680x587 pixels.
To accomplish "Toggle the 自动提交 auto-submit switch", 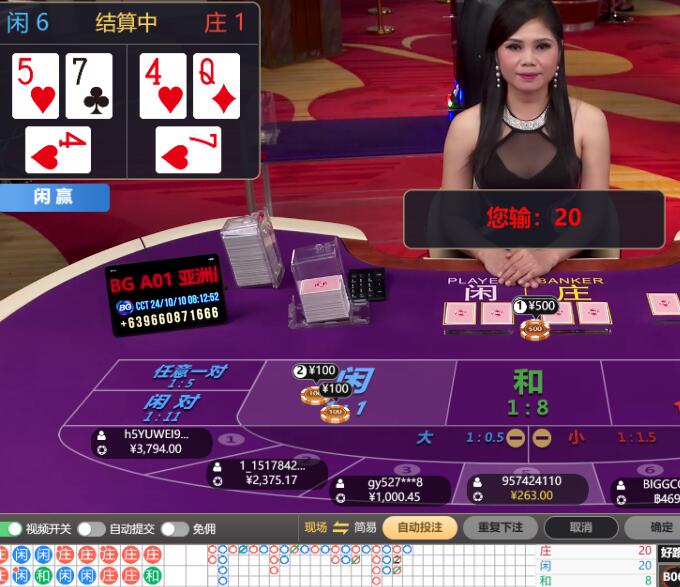I will (91, 529).
